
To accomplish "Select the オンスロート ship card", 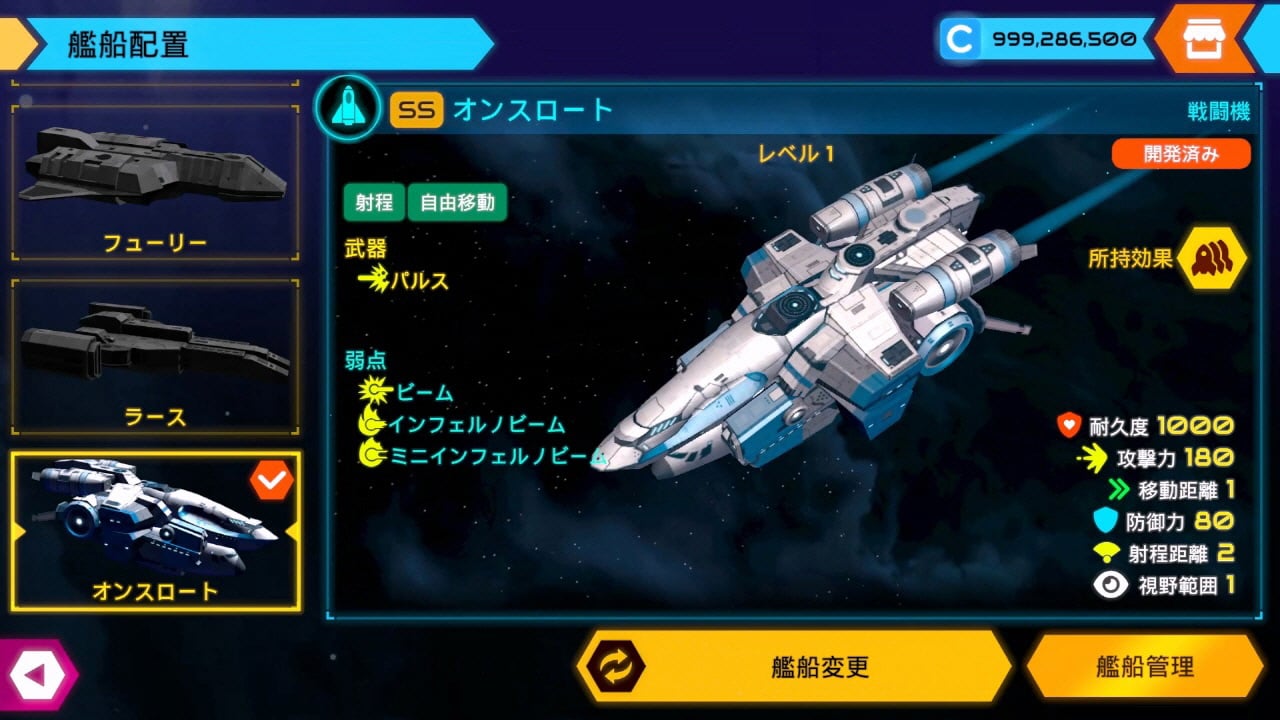I will [155, 531].
